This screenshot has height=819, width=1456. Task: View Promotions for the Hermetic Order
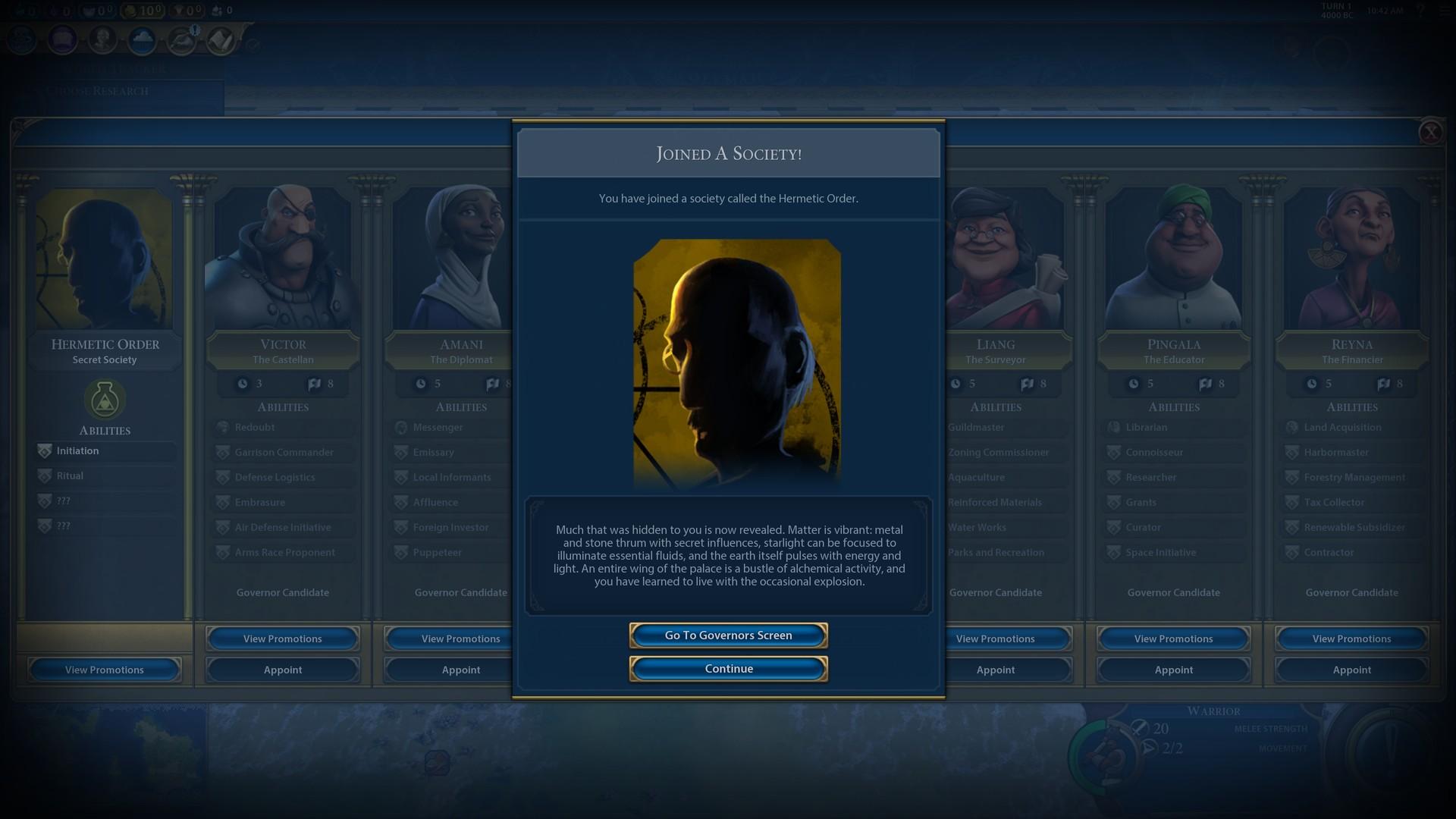click(104, 670)
